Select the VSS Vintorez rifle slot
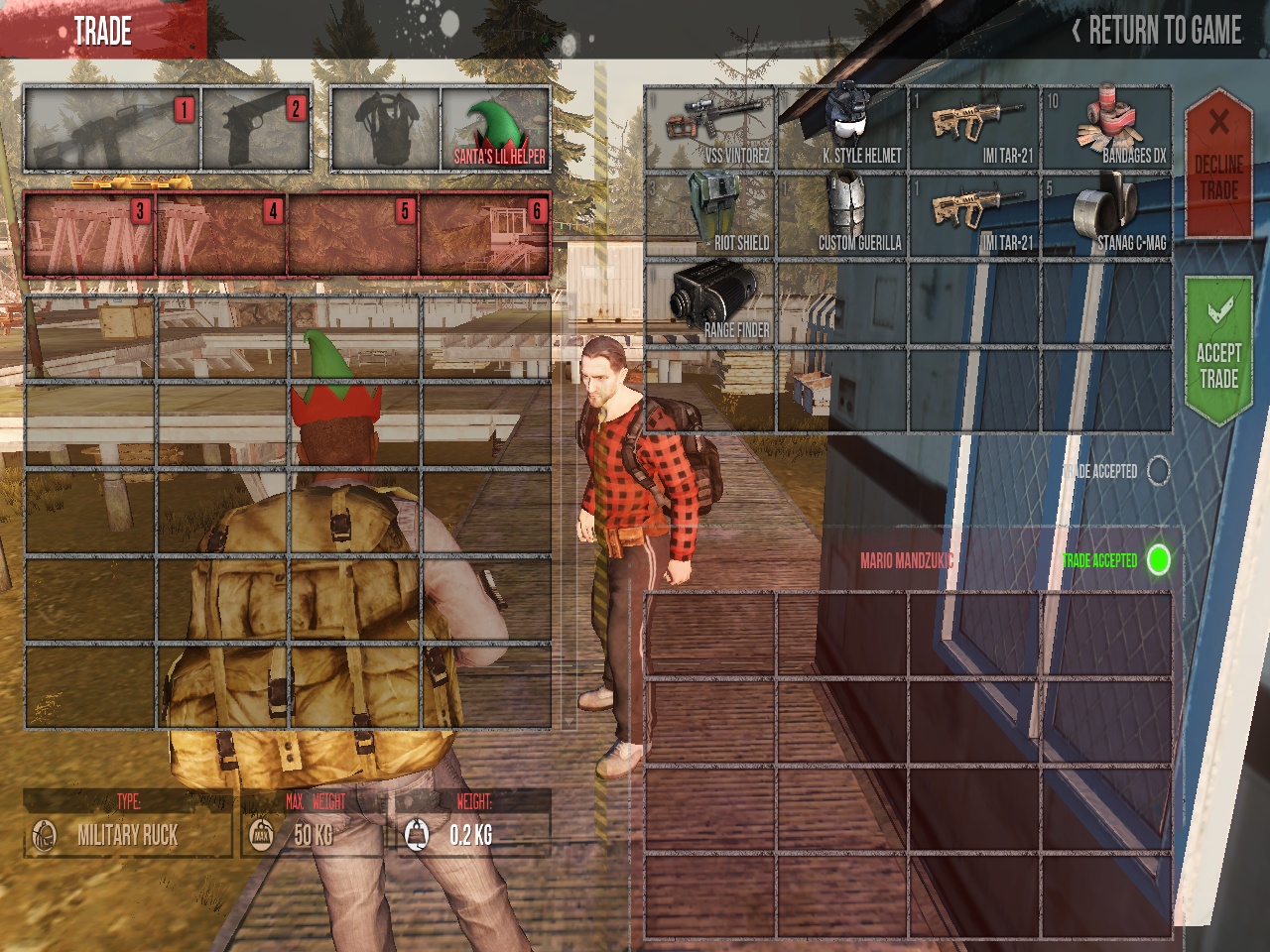Viewport: 1270px width, 952px height. 709,129
